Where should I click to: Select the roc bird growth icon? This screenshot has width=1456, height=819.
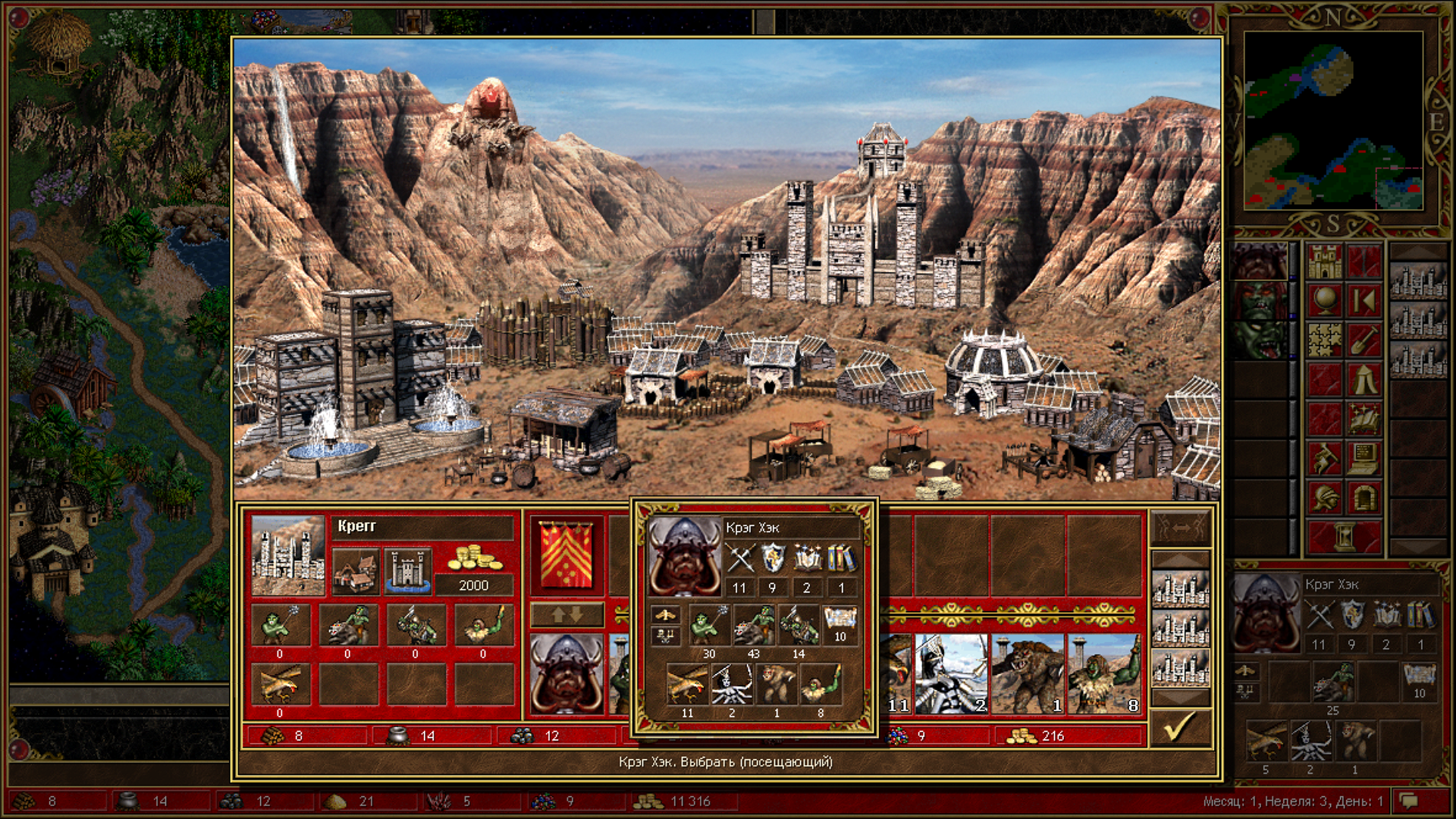point(280,684)
